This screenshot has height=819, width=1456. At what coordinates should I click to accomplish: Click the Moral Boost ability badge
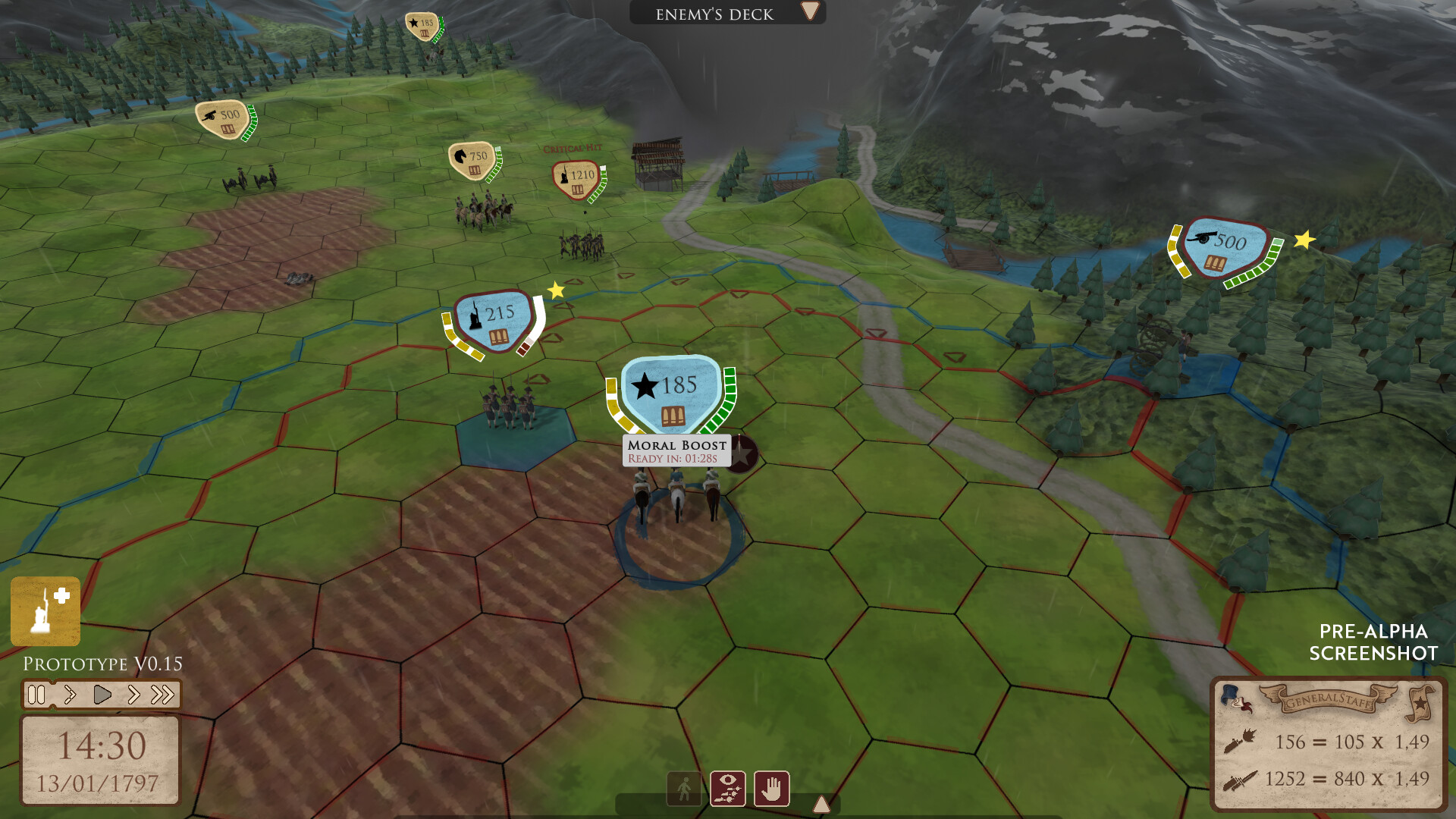coord(675,450)
